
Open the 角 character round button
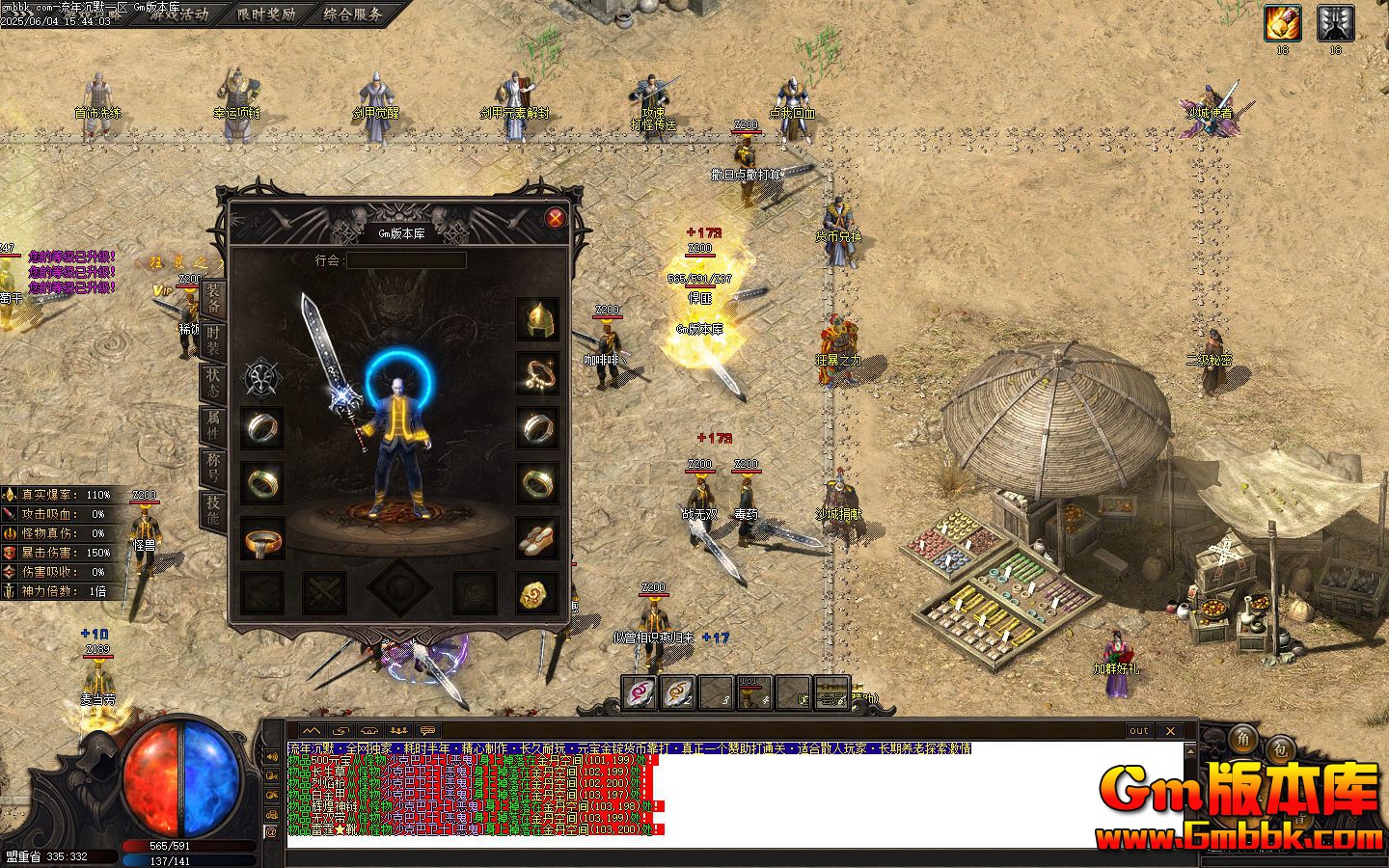pyautogui.click(x=1242, y=741)
